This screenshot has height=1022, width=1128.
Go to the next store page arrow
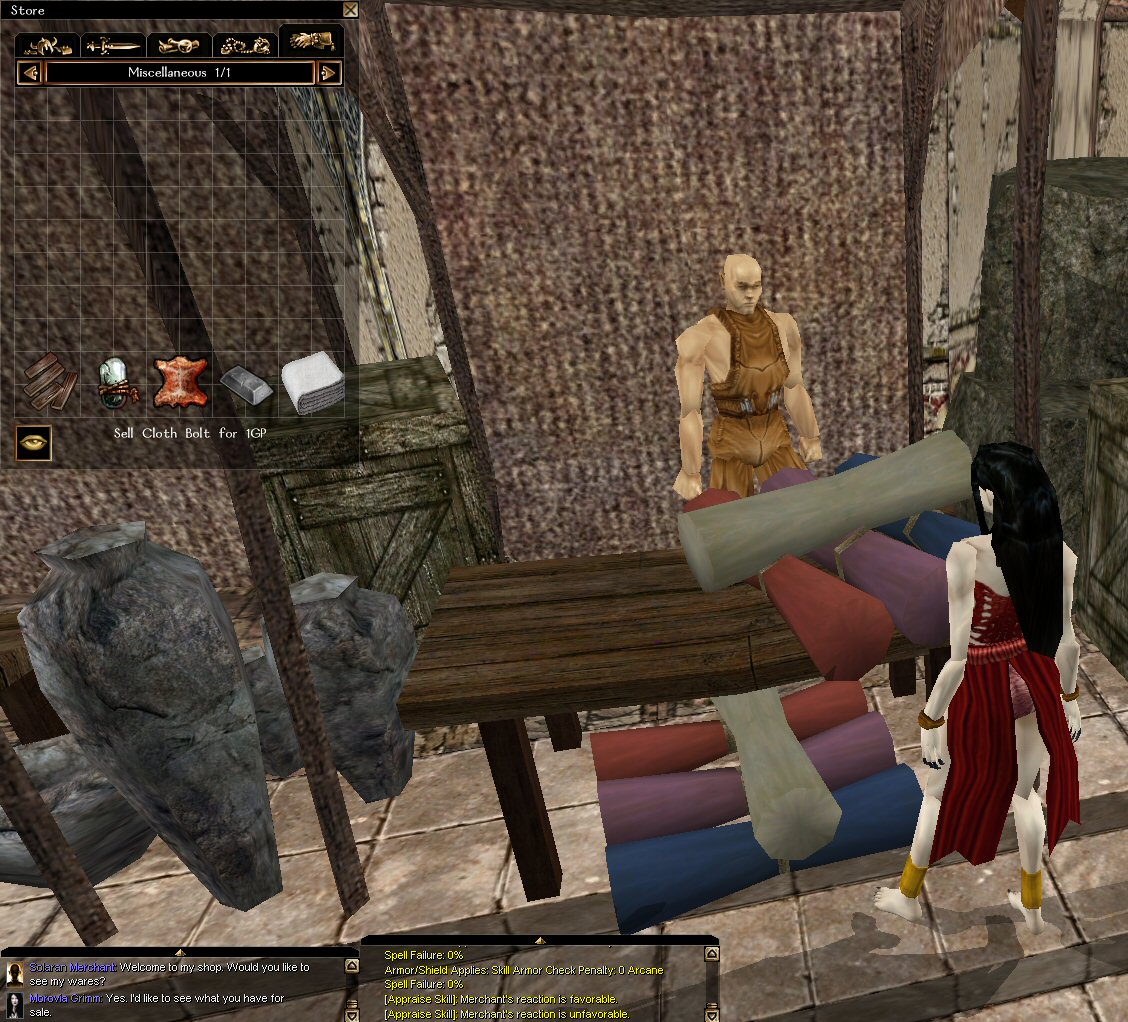point(329,73)
